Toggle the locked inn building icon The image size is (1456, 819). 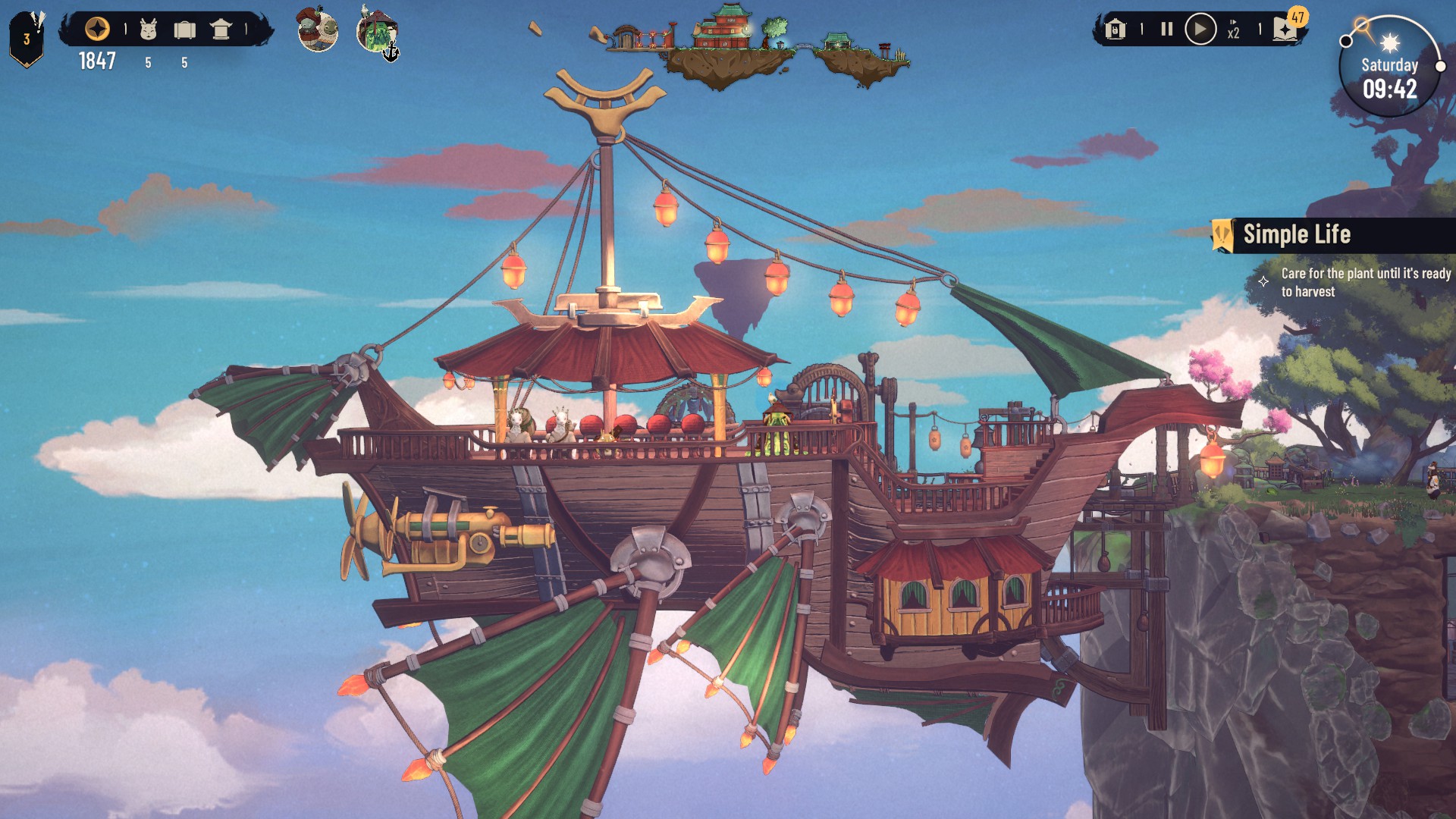pos(1115,30)
